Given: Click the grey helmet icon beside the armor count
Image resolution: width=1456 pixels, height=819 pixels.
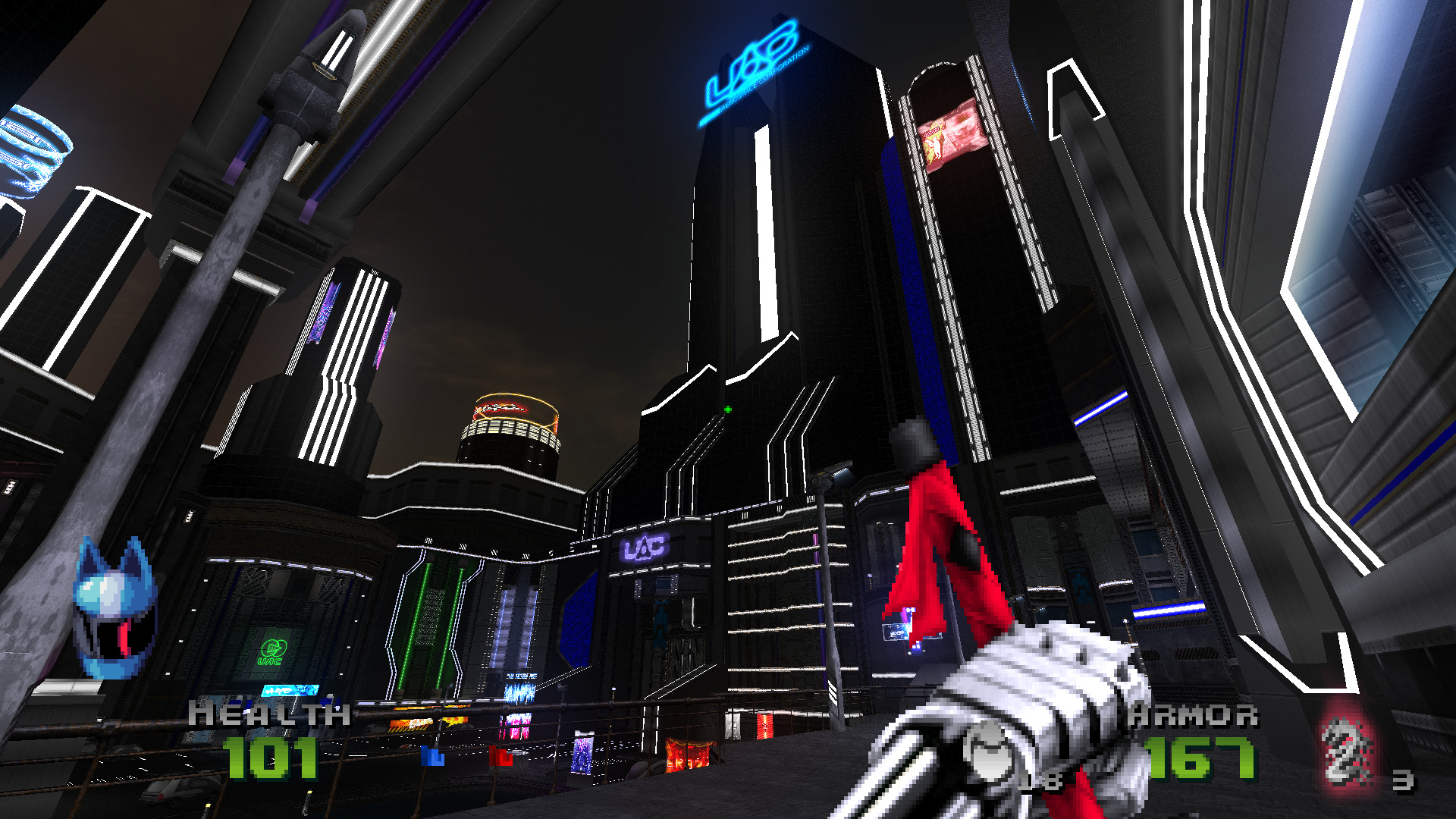Looking at the screenshot, I should tap(987, 752).
